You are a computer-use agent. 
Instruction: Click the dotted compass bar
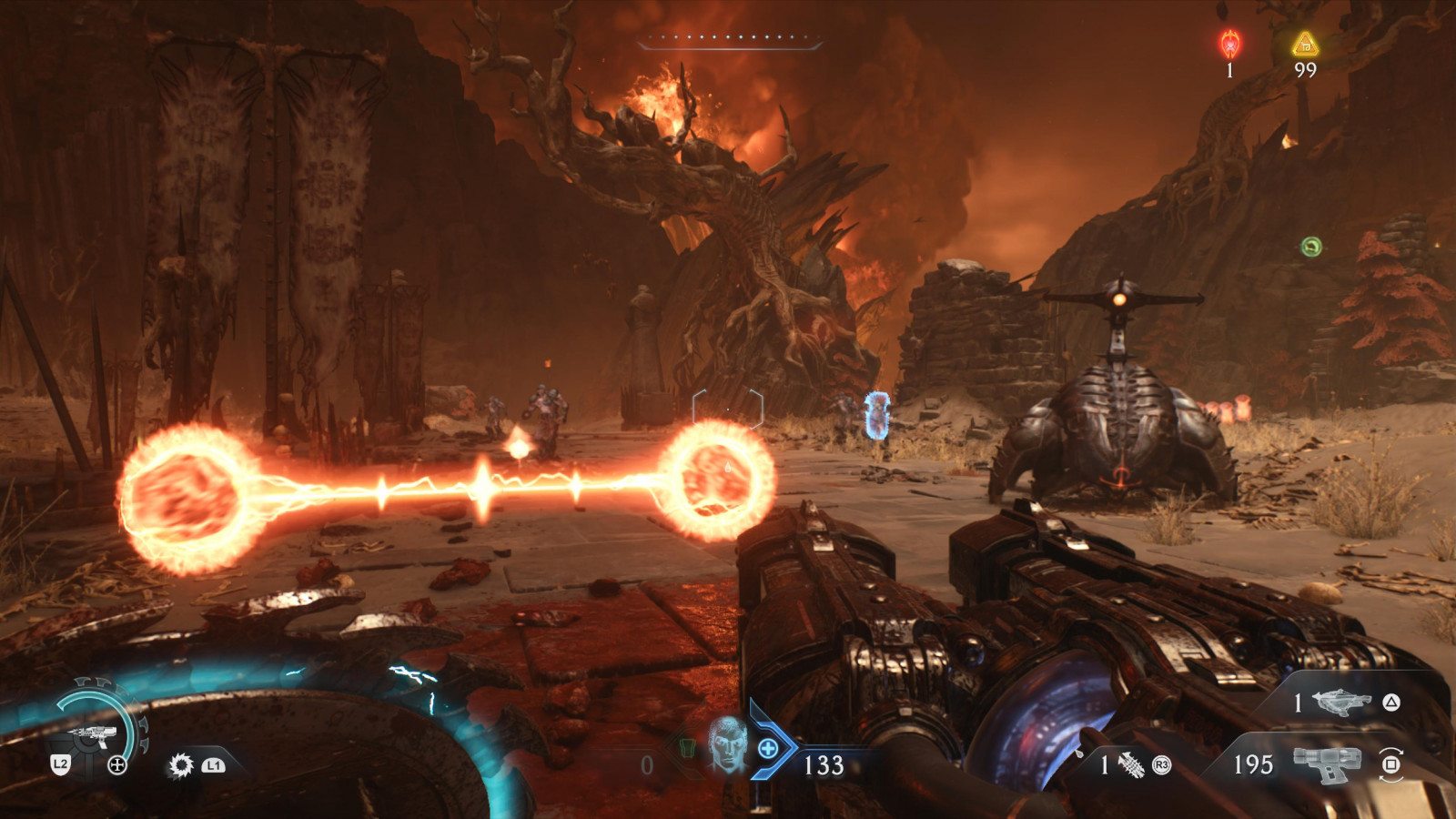coord(729,38)
